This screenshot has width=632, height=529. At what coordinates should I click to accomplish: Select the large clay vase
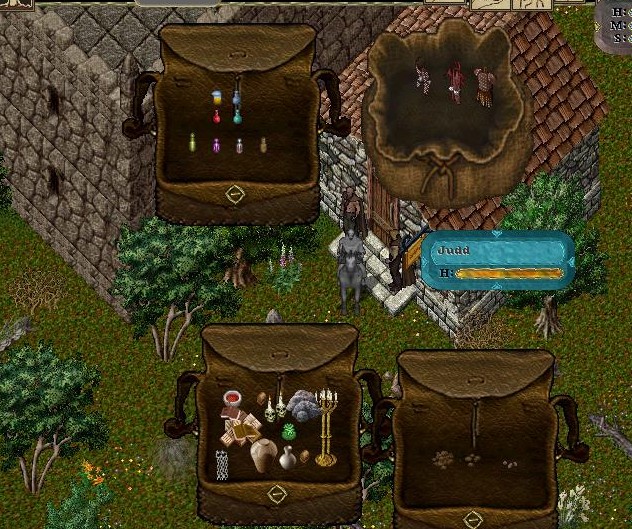(264, 455)
